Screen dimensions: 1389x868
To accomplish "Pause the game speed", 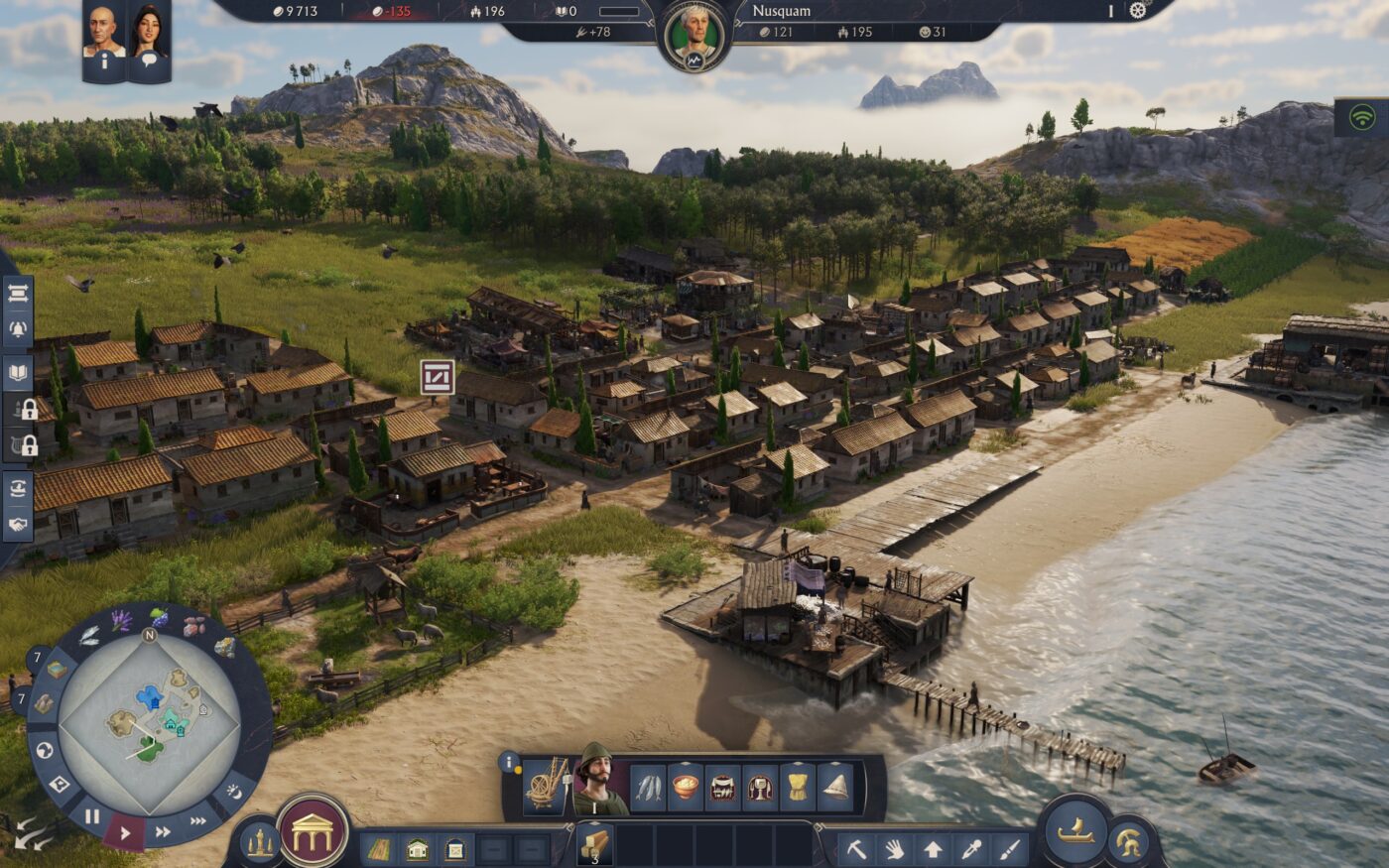I will 91,817.
